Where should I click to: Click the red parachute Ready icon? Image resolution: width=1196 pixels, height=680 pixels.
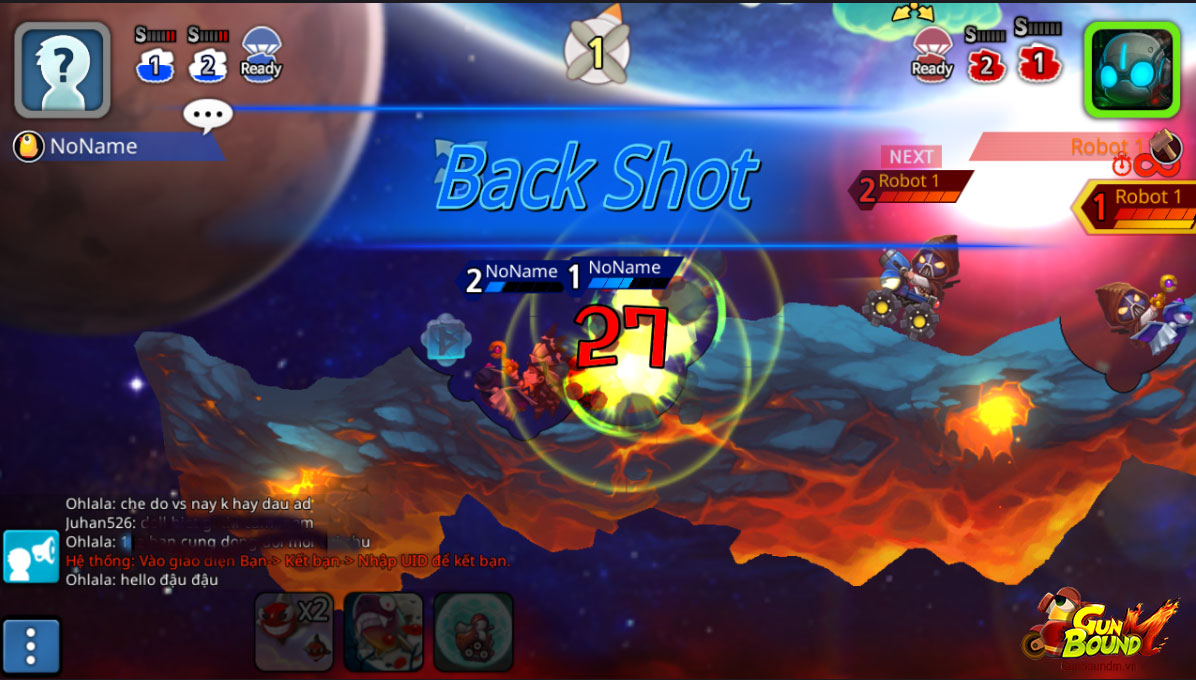[x=932, y=54]
